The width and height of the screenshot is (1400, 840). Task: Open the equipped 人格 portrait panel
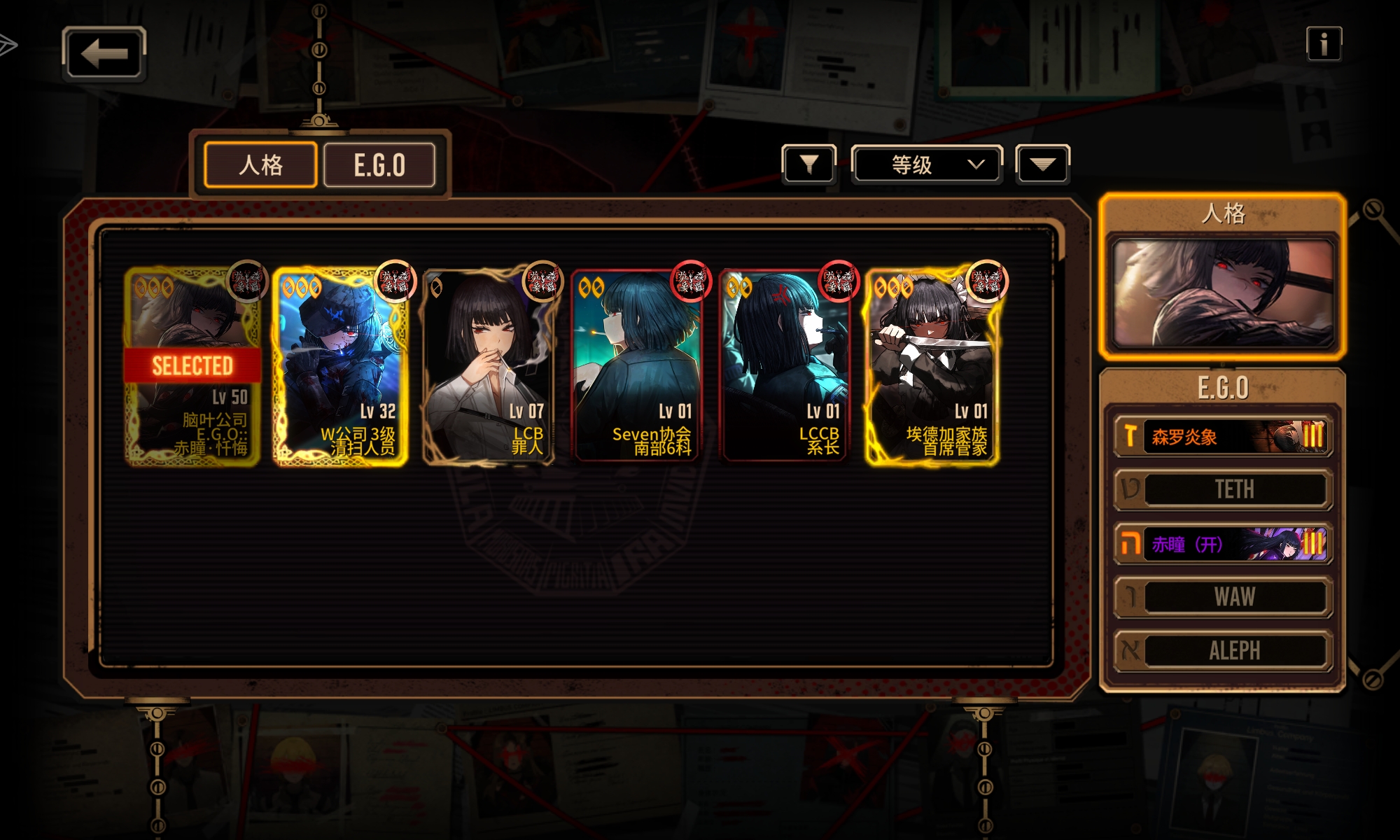[x=1222, y=293]
